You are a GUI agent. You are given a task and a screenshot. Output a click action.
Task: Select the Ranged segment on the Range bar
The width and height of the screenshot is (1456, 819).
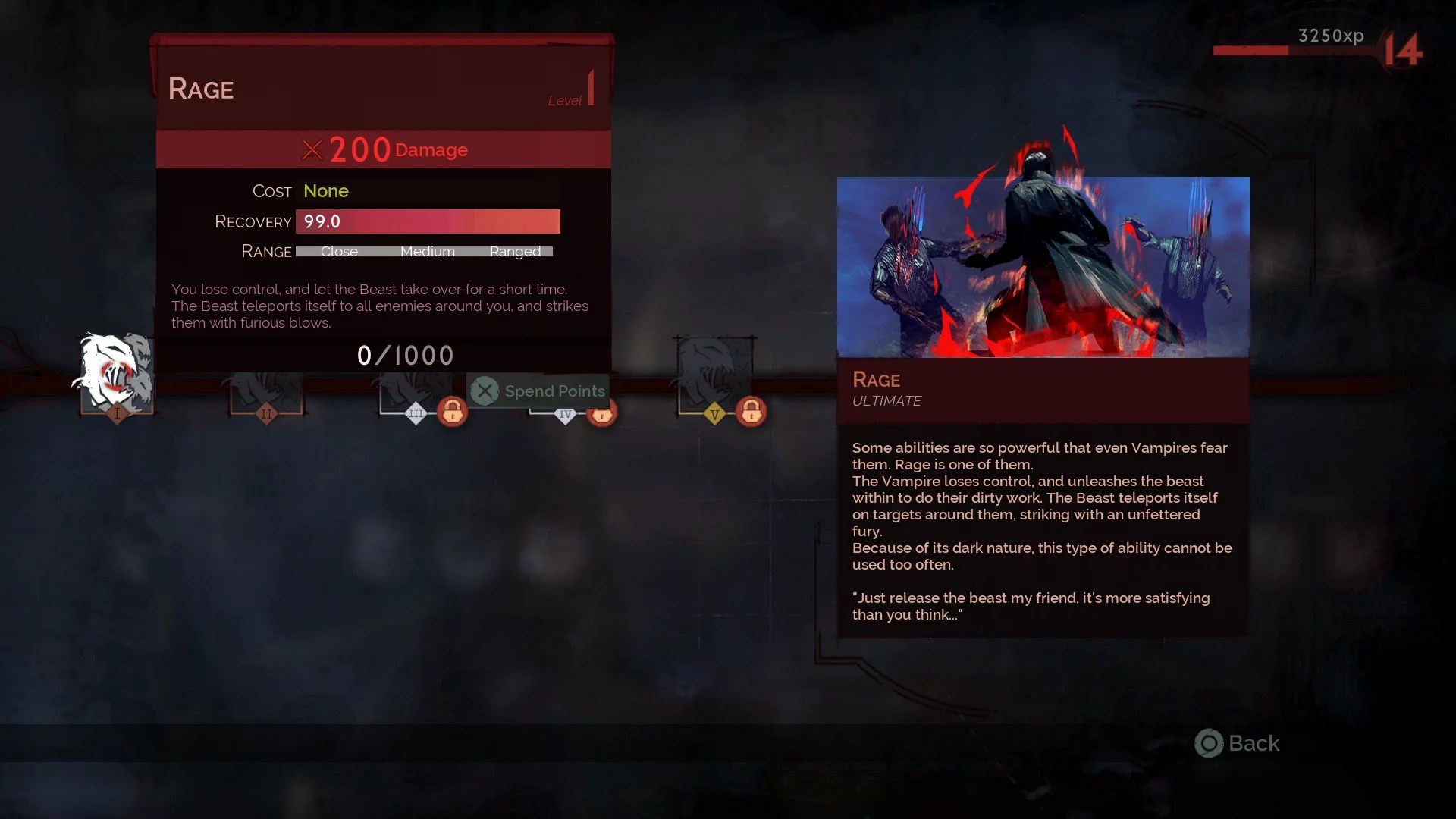pos(516,251)
